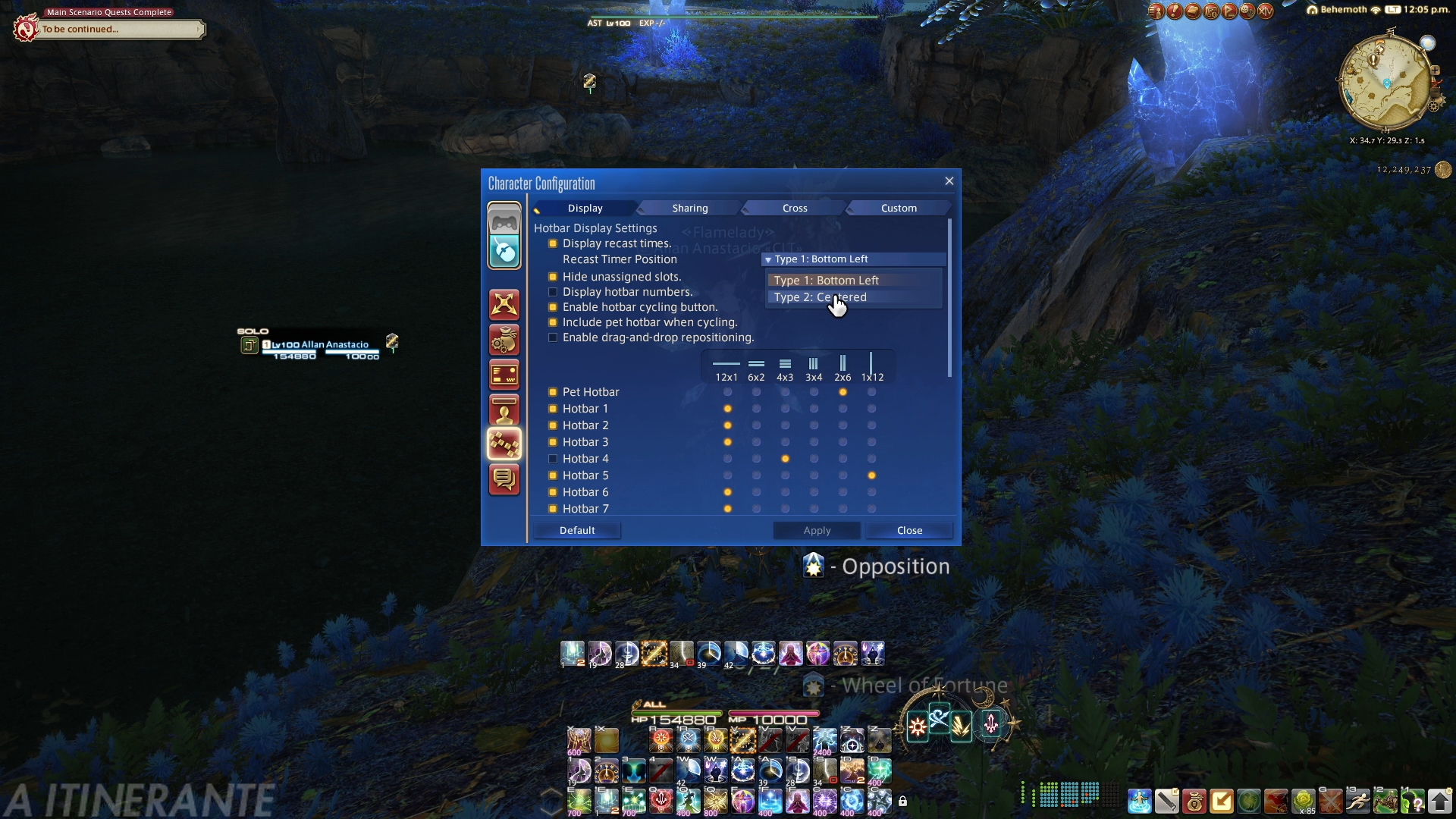Click the Close button at window bottom
Image resolution: width=1456 pixels, height=819 pixels.
click(909, 530)
